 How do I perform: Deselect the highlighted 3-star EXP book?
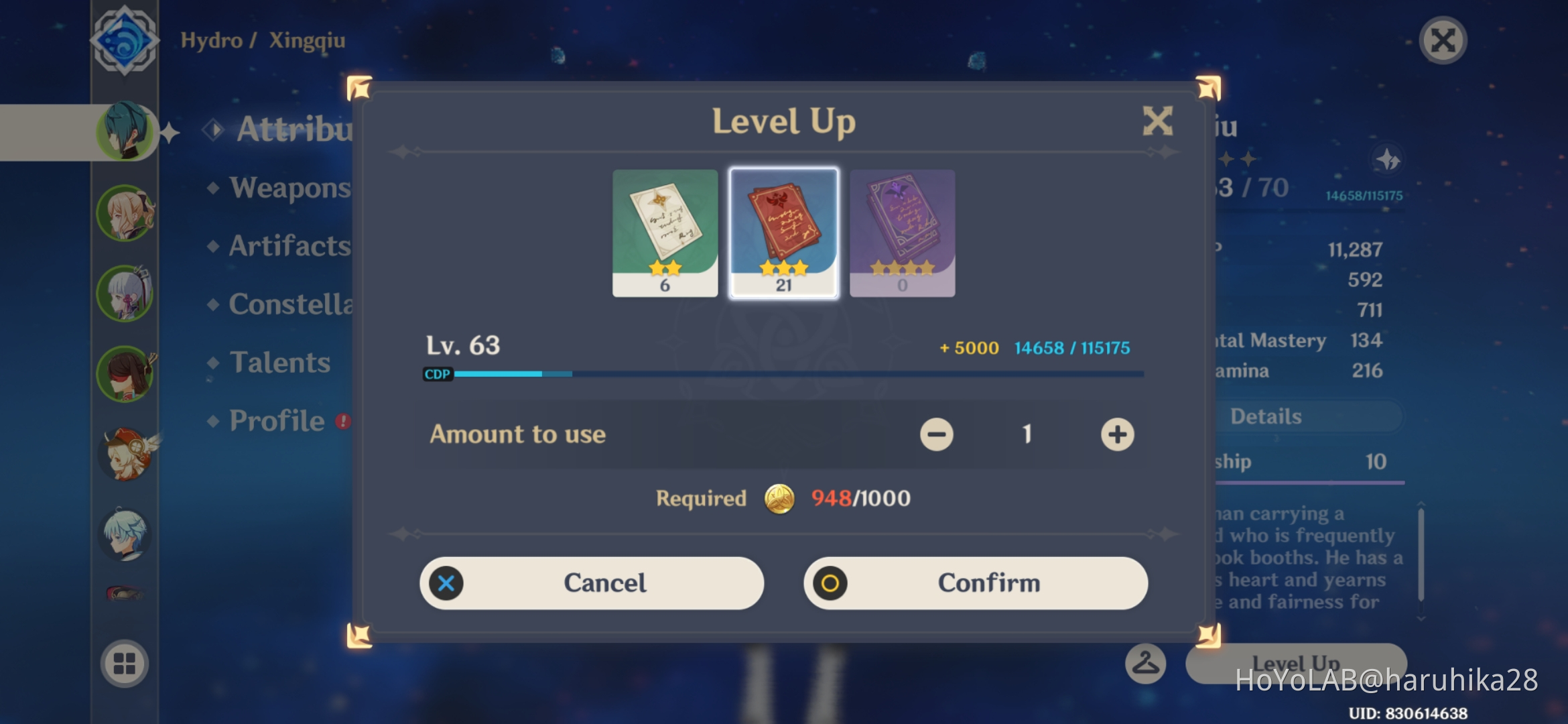point(783,231)
